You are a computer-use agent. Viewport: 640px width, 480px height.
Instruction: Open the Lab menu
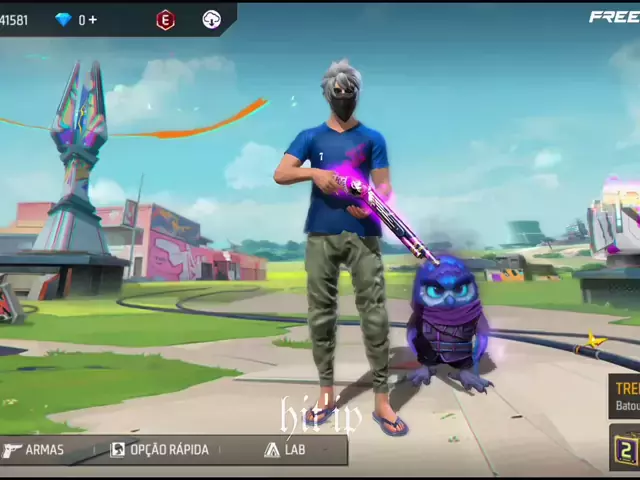click(x=285, y=450)
